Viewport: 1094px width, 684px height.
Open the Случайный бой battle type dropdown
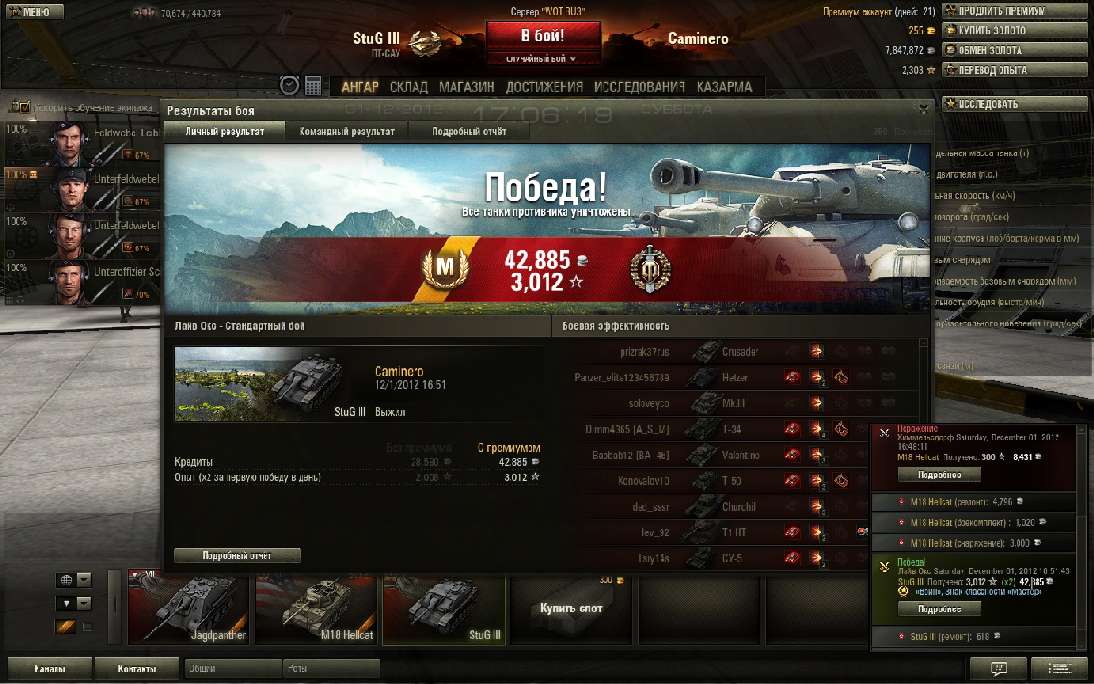(543, 59)
